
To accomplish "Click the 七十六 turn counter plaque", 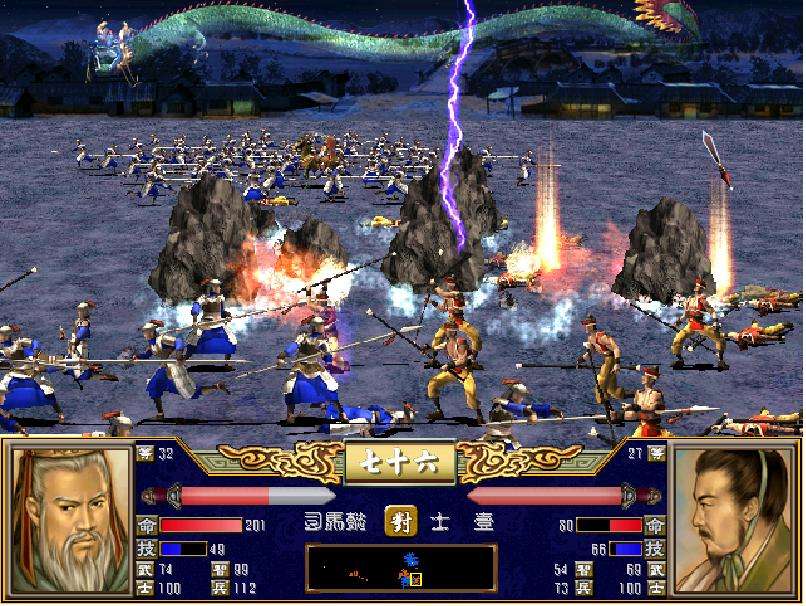I will pos(400,463).
